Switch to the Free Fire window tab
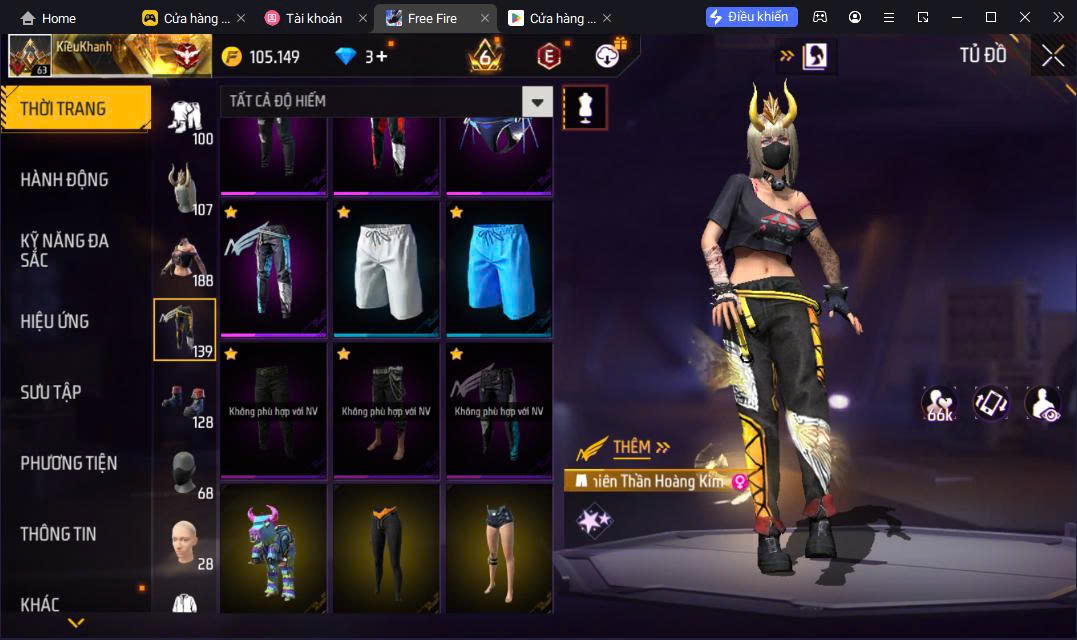1077x640 pixels. 431,18
